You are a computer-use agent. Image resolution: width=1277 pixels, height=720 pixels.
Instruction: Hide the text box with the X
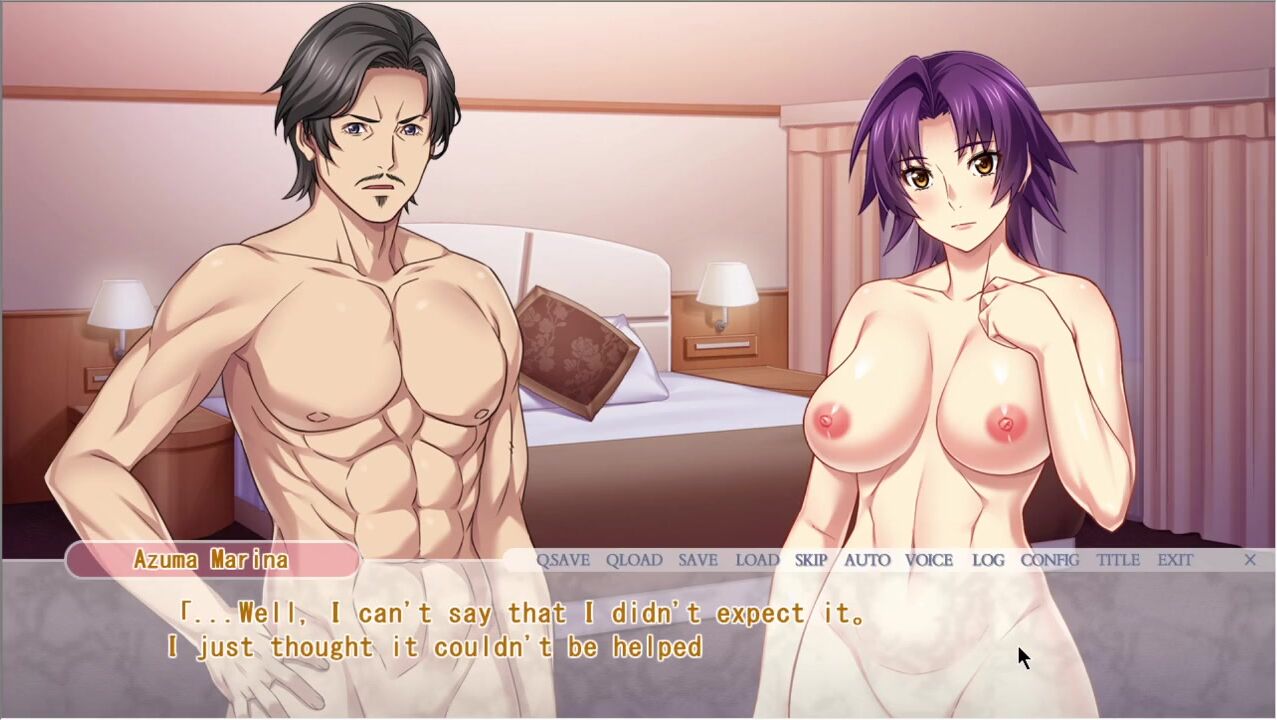[x=1250, y=560]
